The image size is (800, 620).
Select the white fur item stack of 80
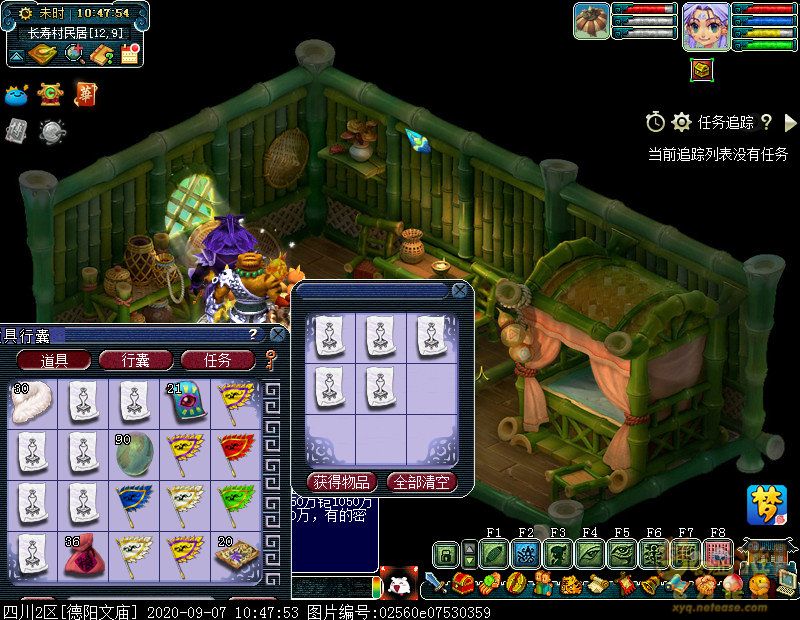coord(30,401)
